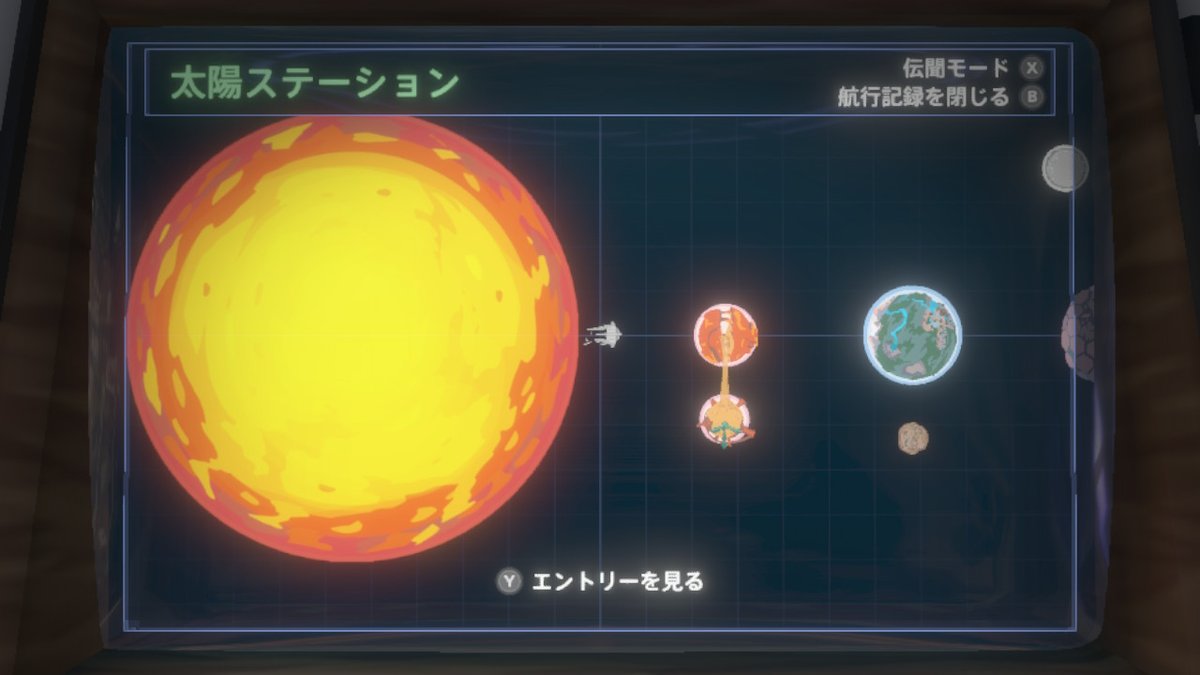Choose the lower Hourglass Twin with teal markings

point(726,420)
